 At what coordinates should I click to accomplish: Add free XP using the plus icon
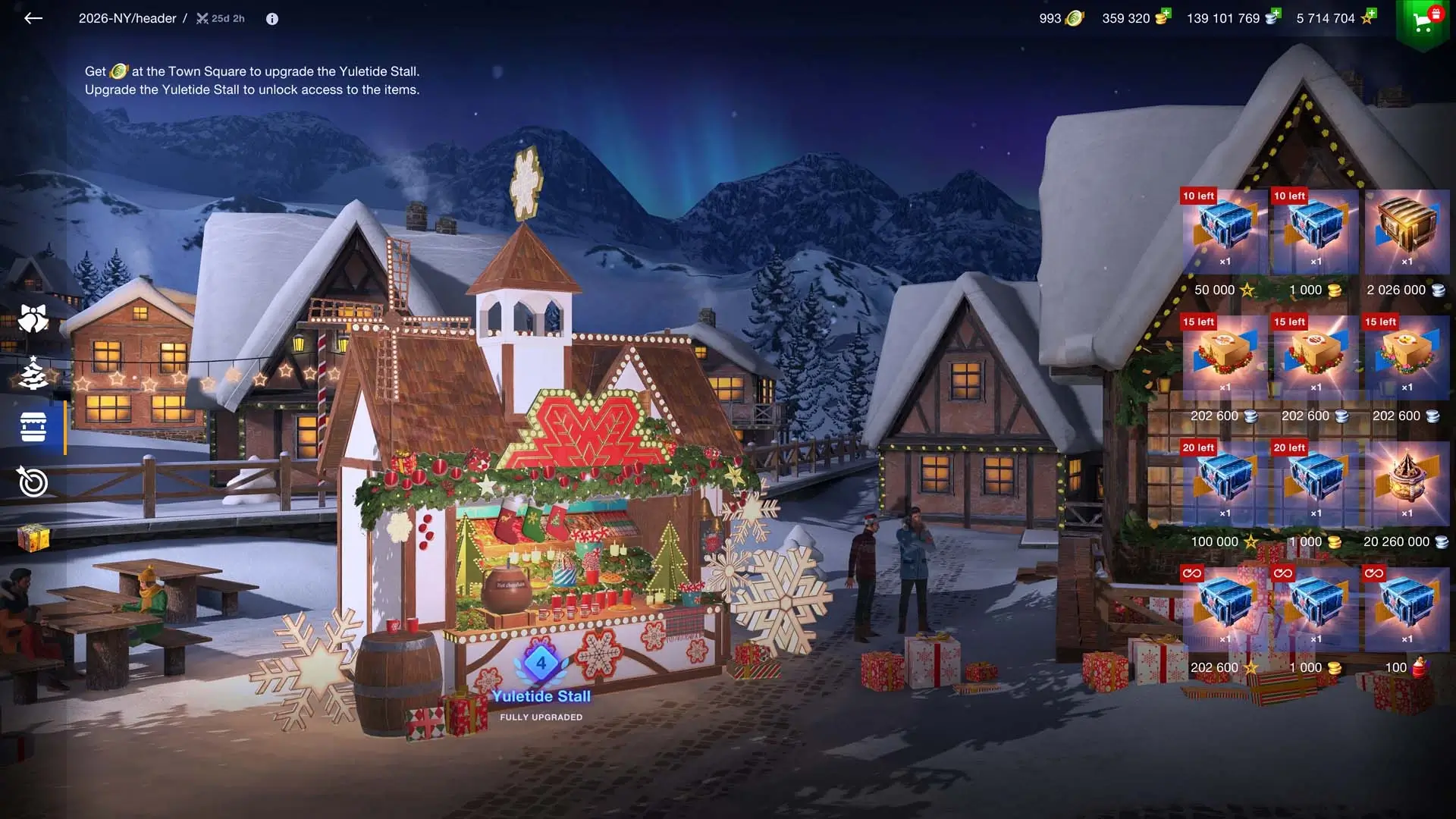tap(1371, 13)
